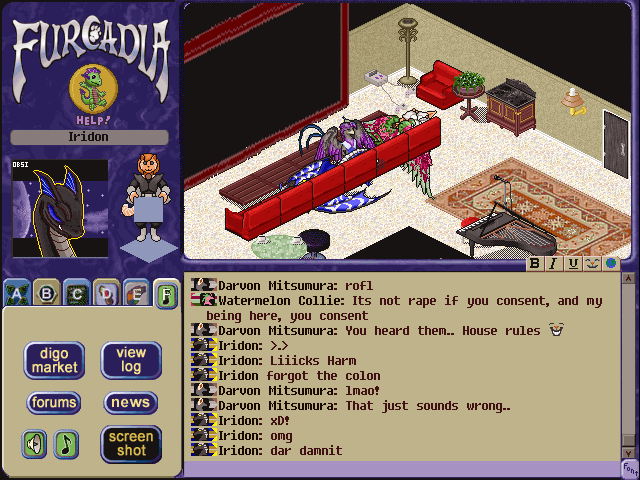
Task: Click the Font button in the corner
Action: pos(630,468)
